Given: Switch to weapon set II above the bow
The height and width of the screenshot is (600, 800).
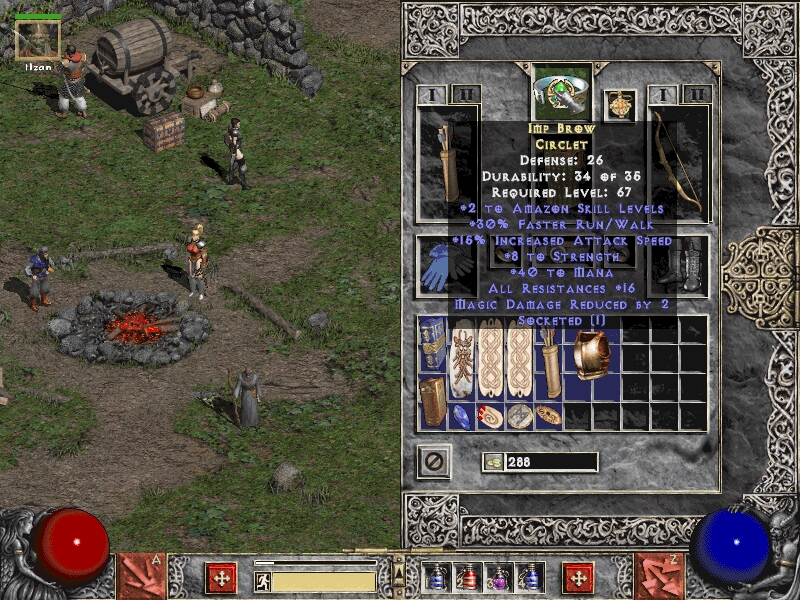Looking at the screenshot, I should [696, 95].
